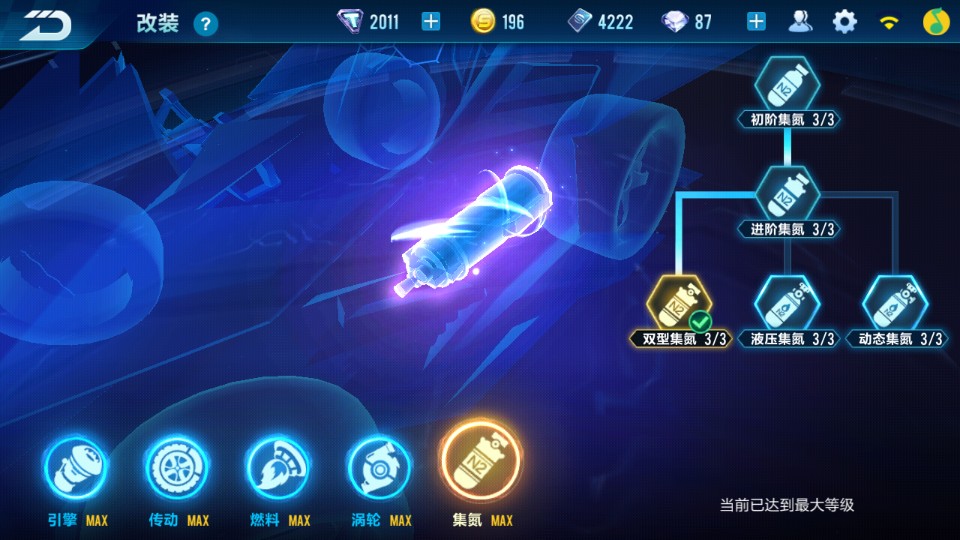Go back using the top-left arrow logo

46,24
